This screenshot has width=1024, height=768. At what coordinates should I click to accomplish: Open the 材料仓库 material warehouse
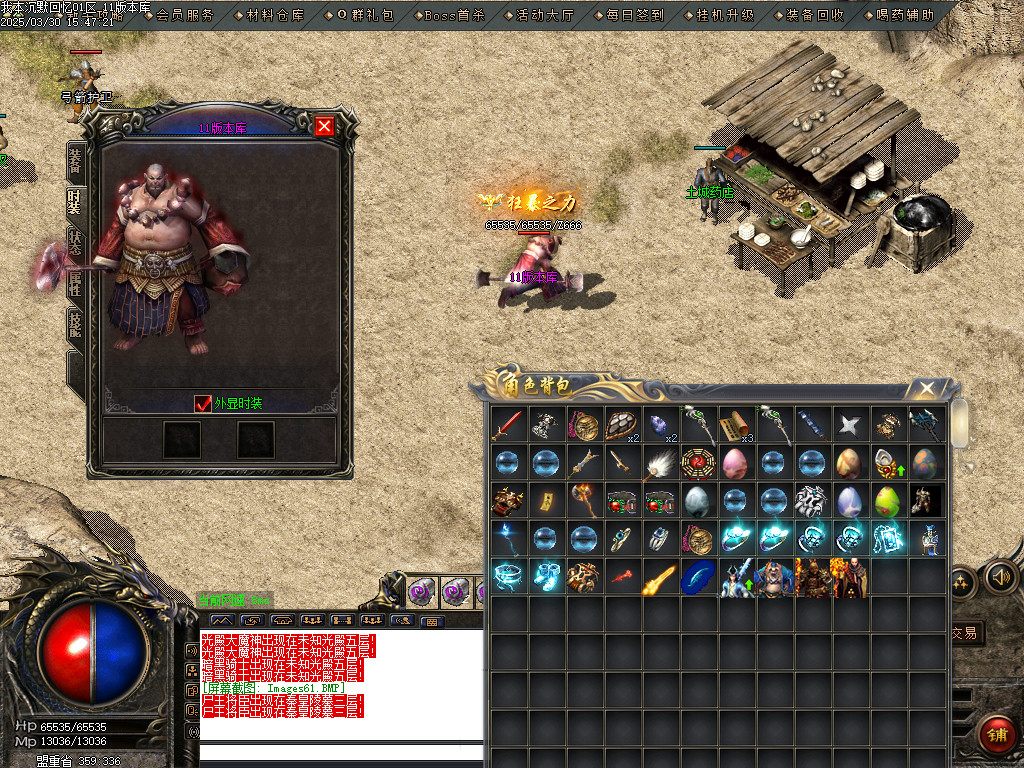tap(275, 15)
